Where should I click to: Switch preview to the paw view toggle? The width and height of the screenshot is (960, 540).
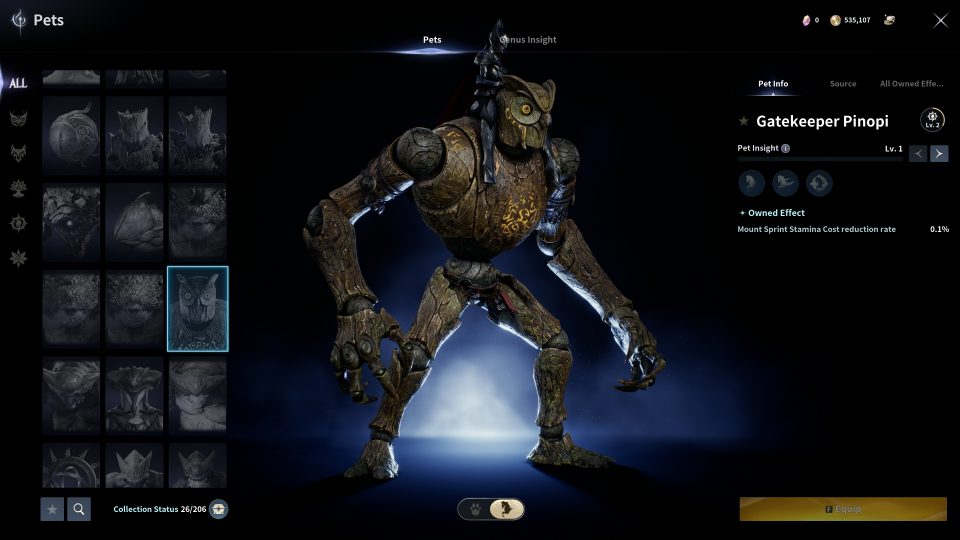475,509
